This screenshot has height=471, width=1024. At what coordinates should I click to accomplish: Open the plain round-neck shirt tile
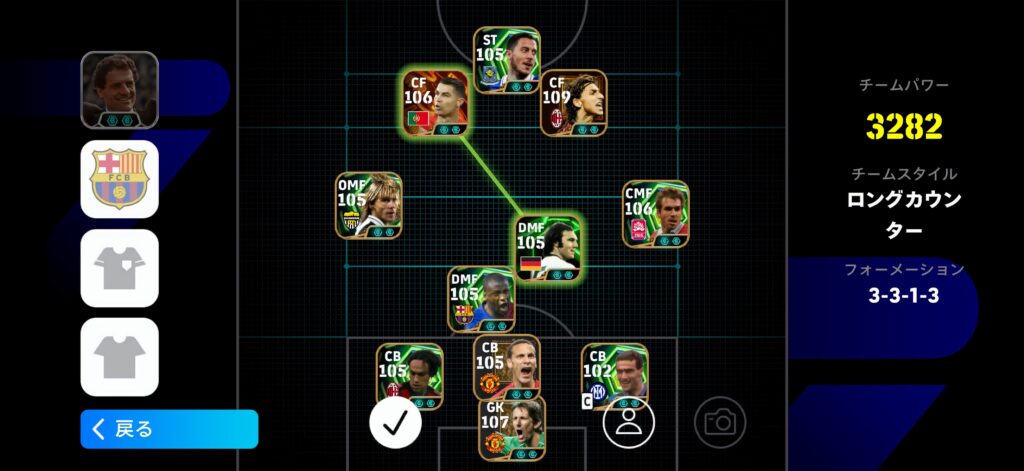(120, 356)
